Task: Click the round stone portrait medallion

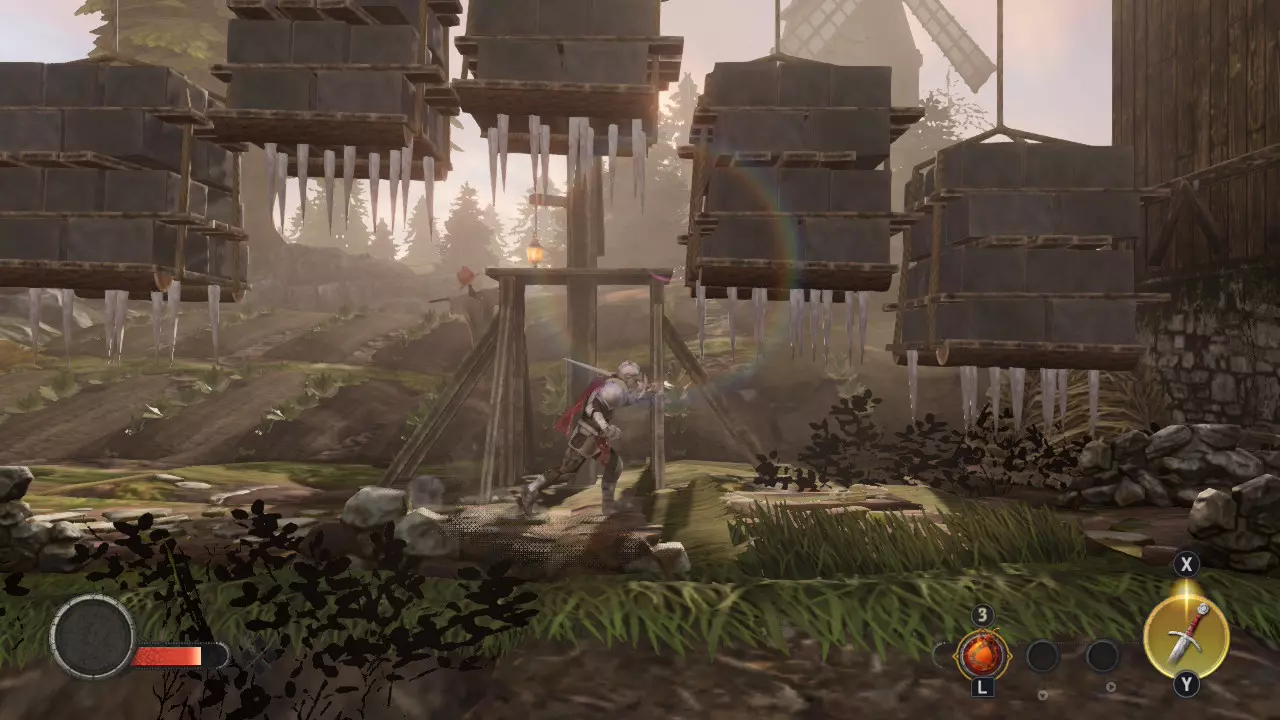Action: (x=93, y=637)
